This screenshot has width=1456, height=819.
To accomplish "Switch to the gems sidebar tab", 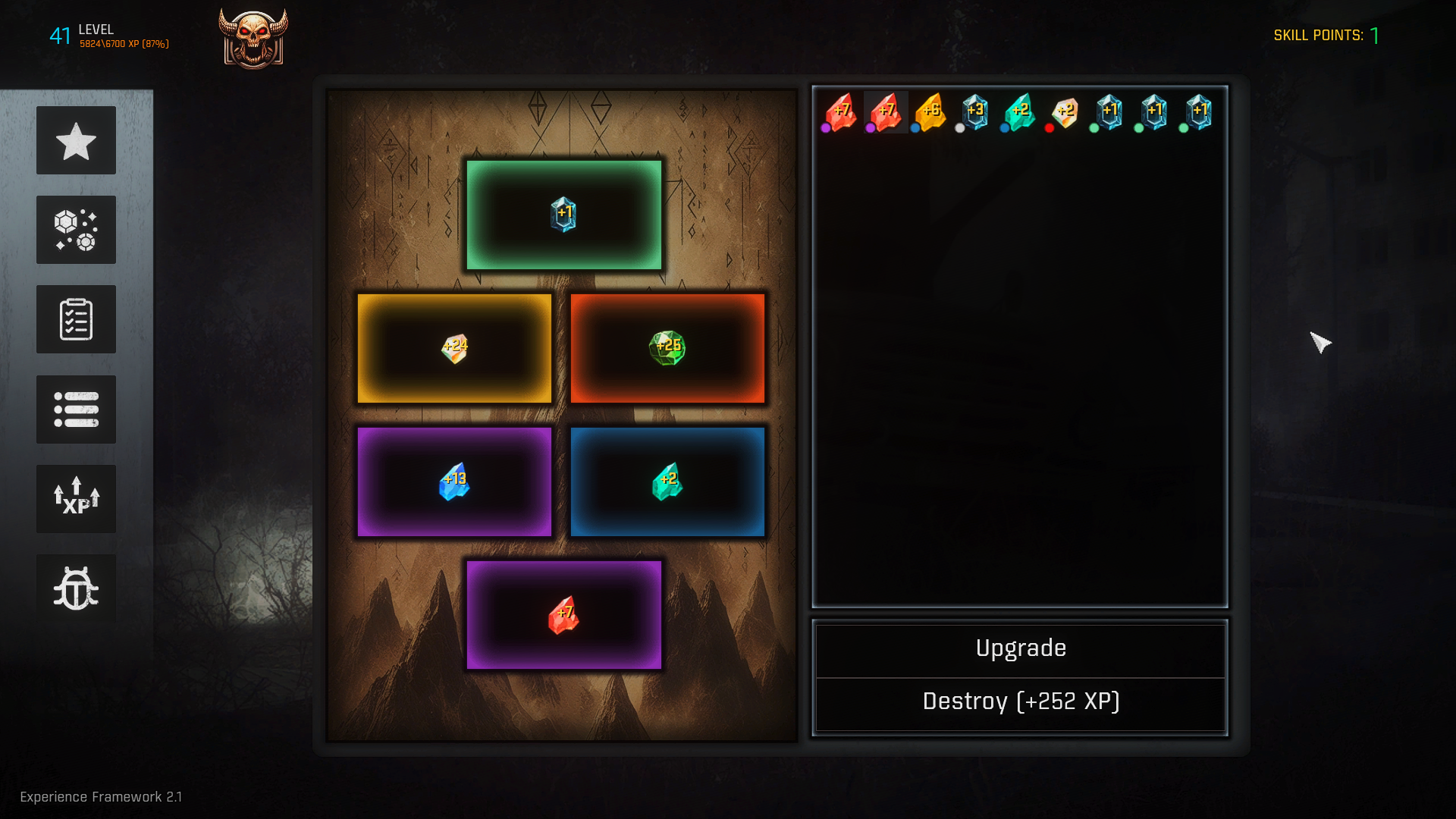I will pyautogui.click(x=76, y=230).
